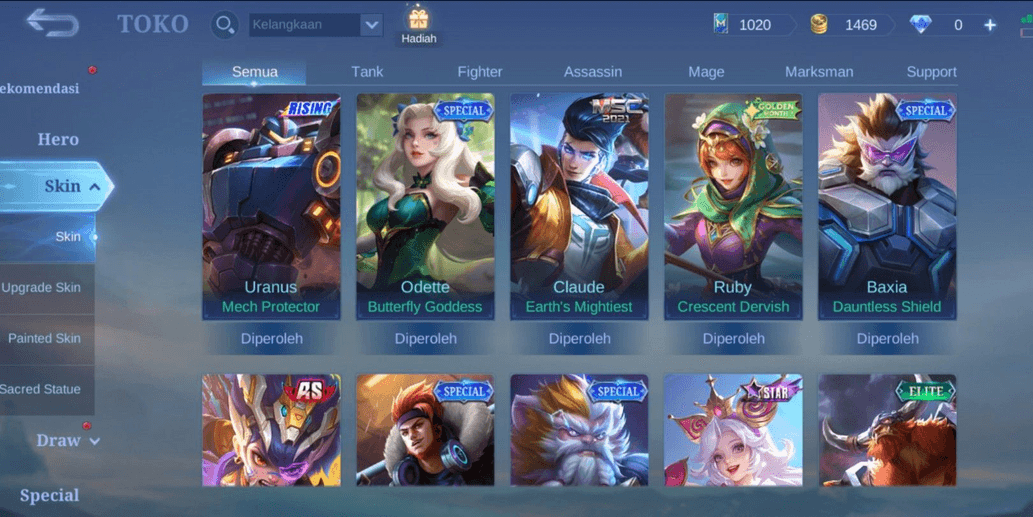Select the Uranus Mech Protector skin card

pyautogui.click(x=271, y=207)
